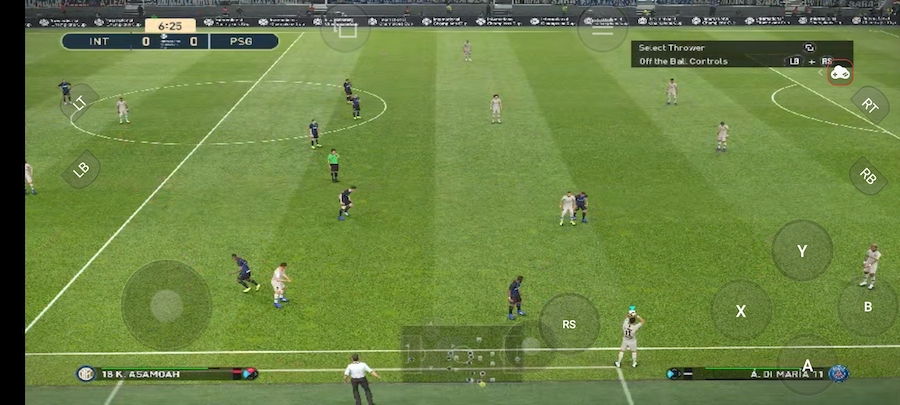Tap the on-screen B button
This screenshot has width=900, height=405.
(867, 307)
